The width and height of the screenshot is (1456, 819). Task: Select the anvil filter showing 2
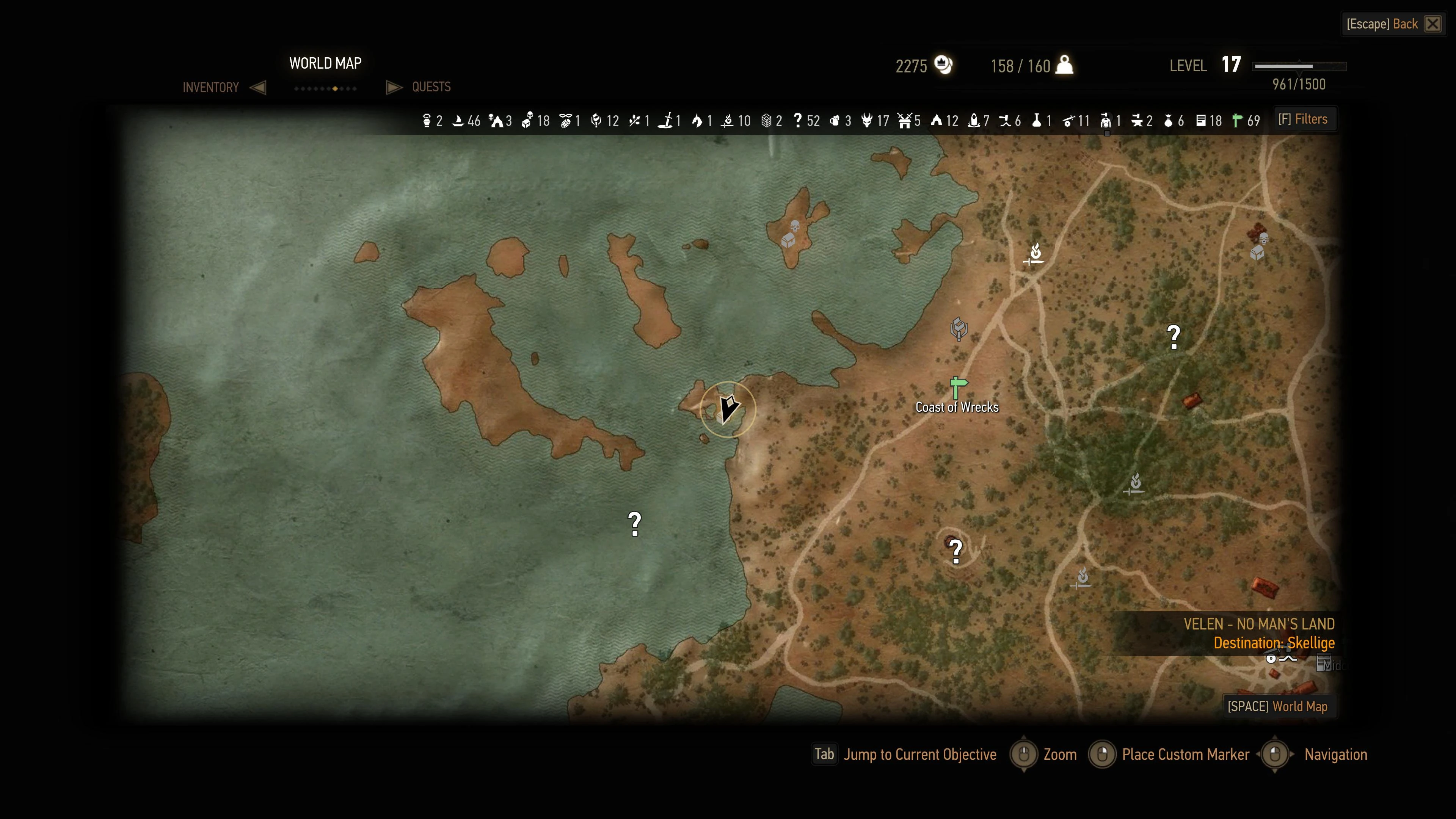tap(1137, 121)
